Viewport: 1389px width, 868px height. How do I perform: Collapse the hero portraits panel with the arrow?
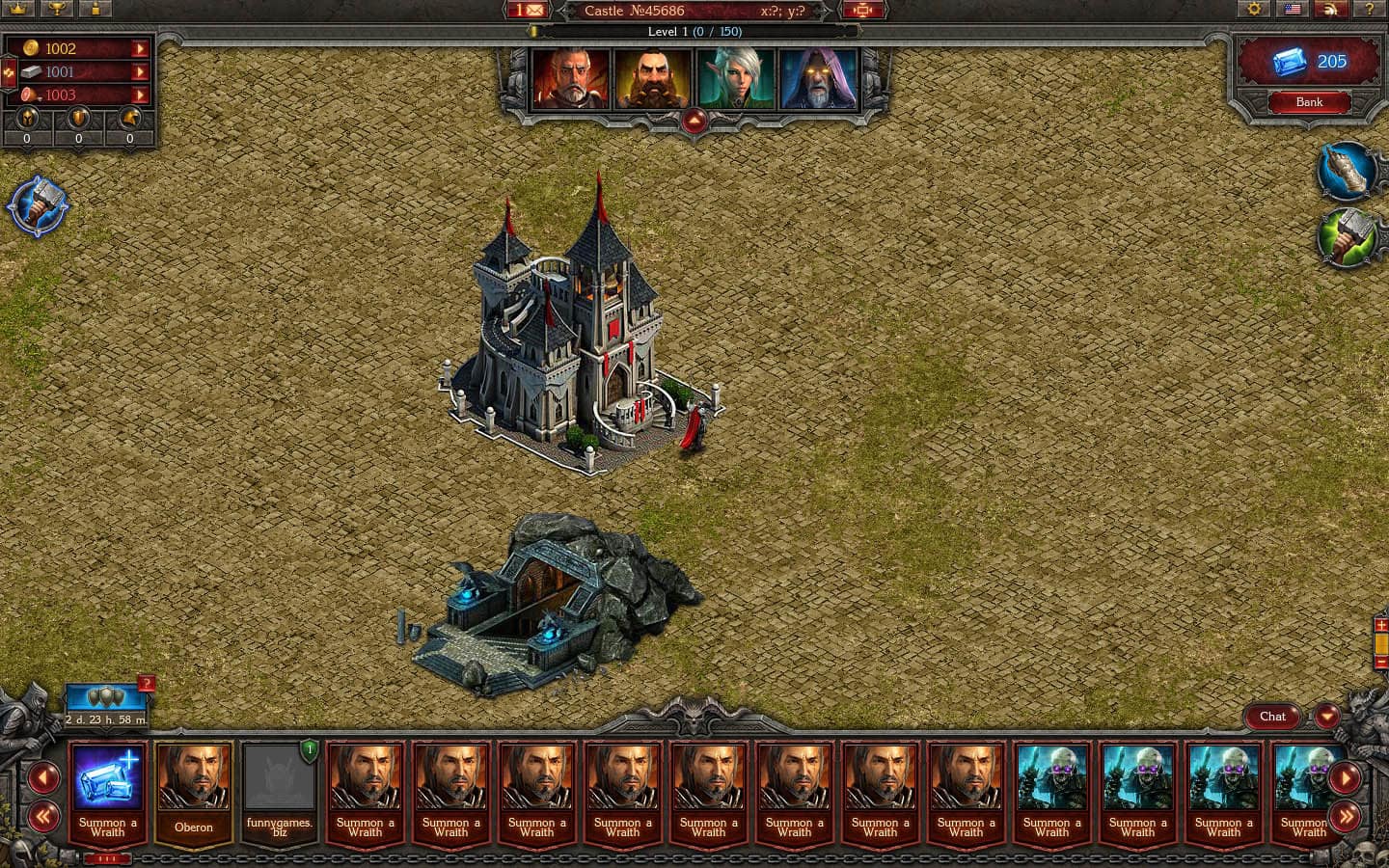pos(694,118)
